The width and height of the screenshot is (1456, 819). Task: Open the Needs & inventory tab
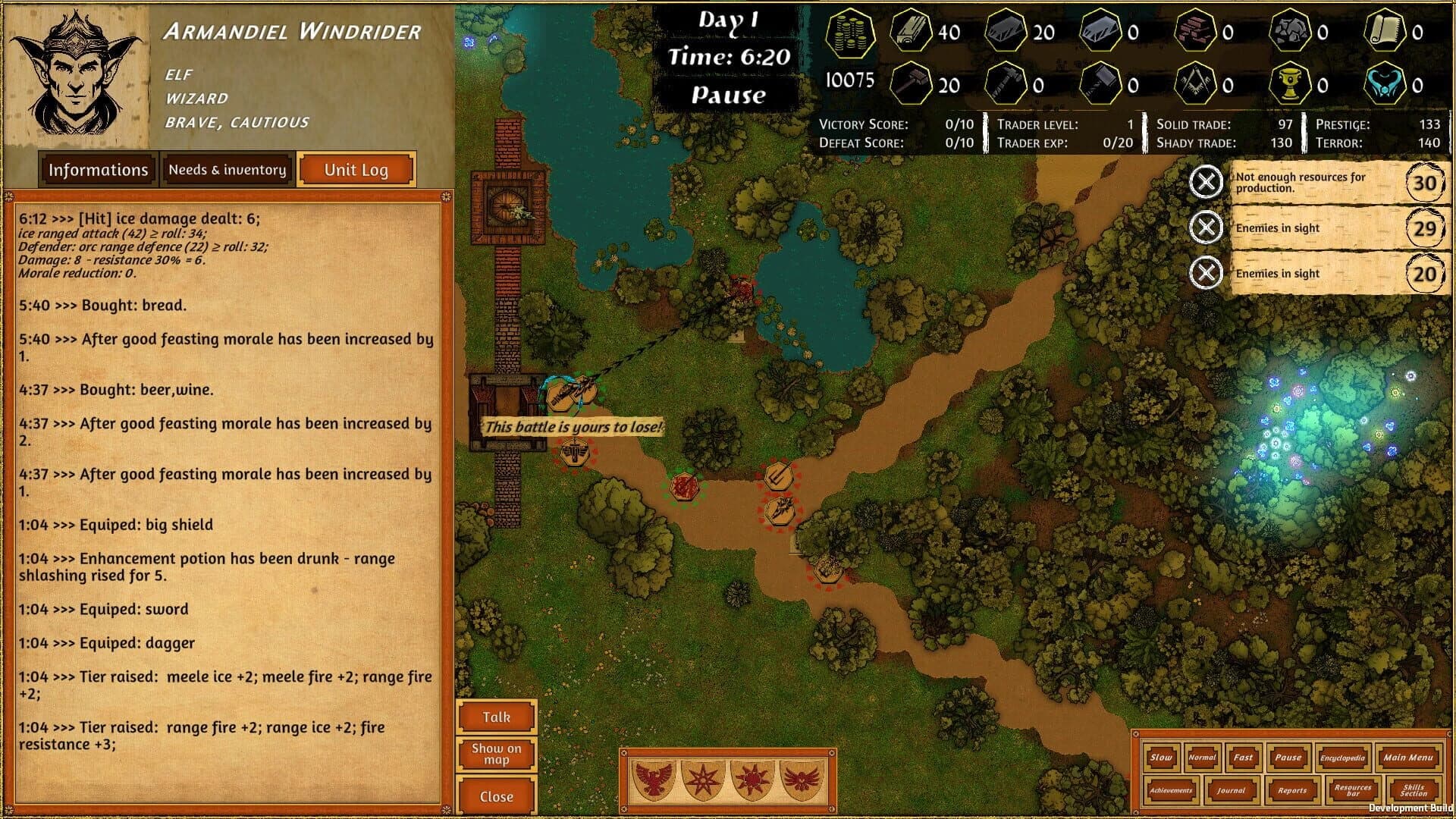pyautogui.click(x=227, y=169)
